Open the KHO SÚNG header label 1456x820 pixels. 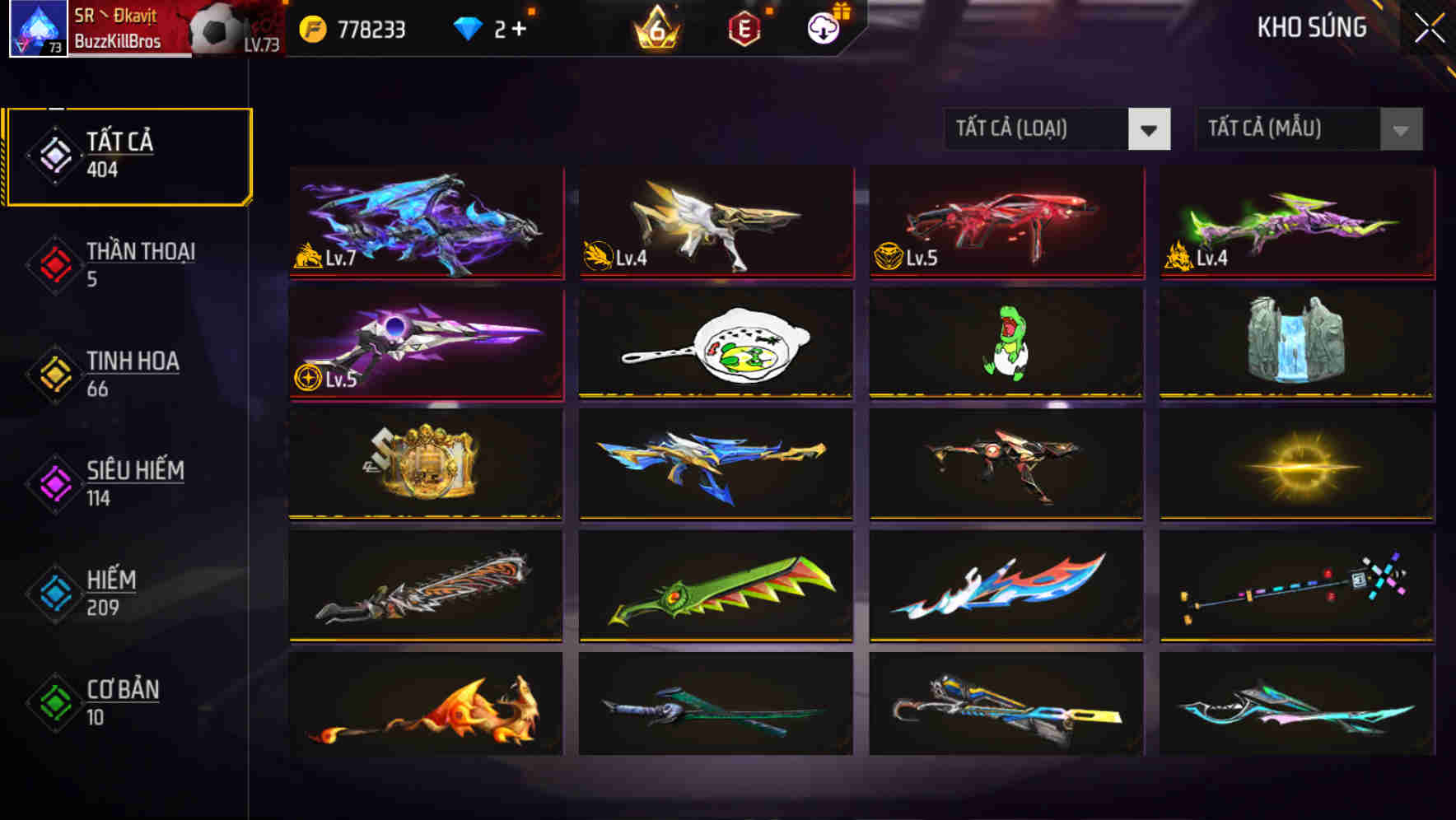[x=1311, y=27]
